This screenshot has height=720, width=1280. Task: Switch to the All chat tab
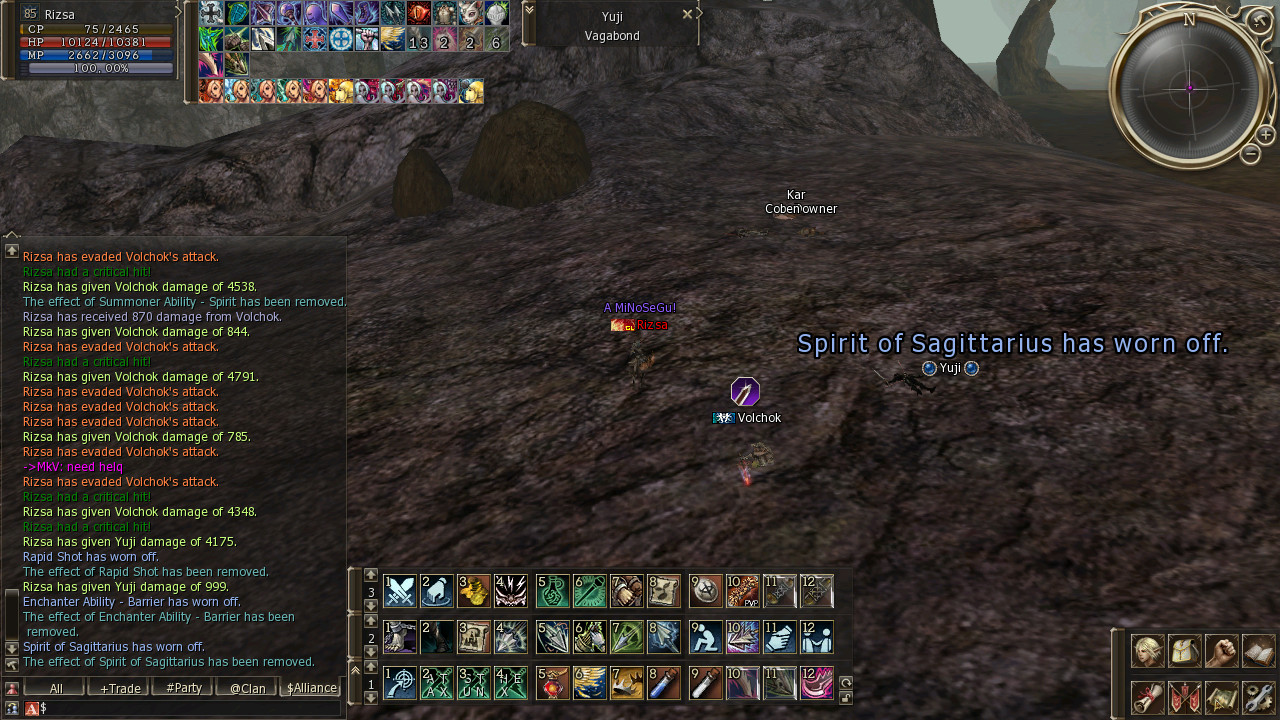click(55, 688)
